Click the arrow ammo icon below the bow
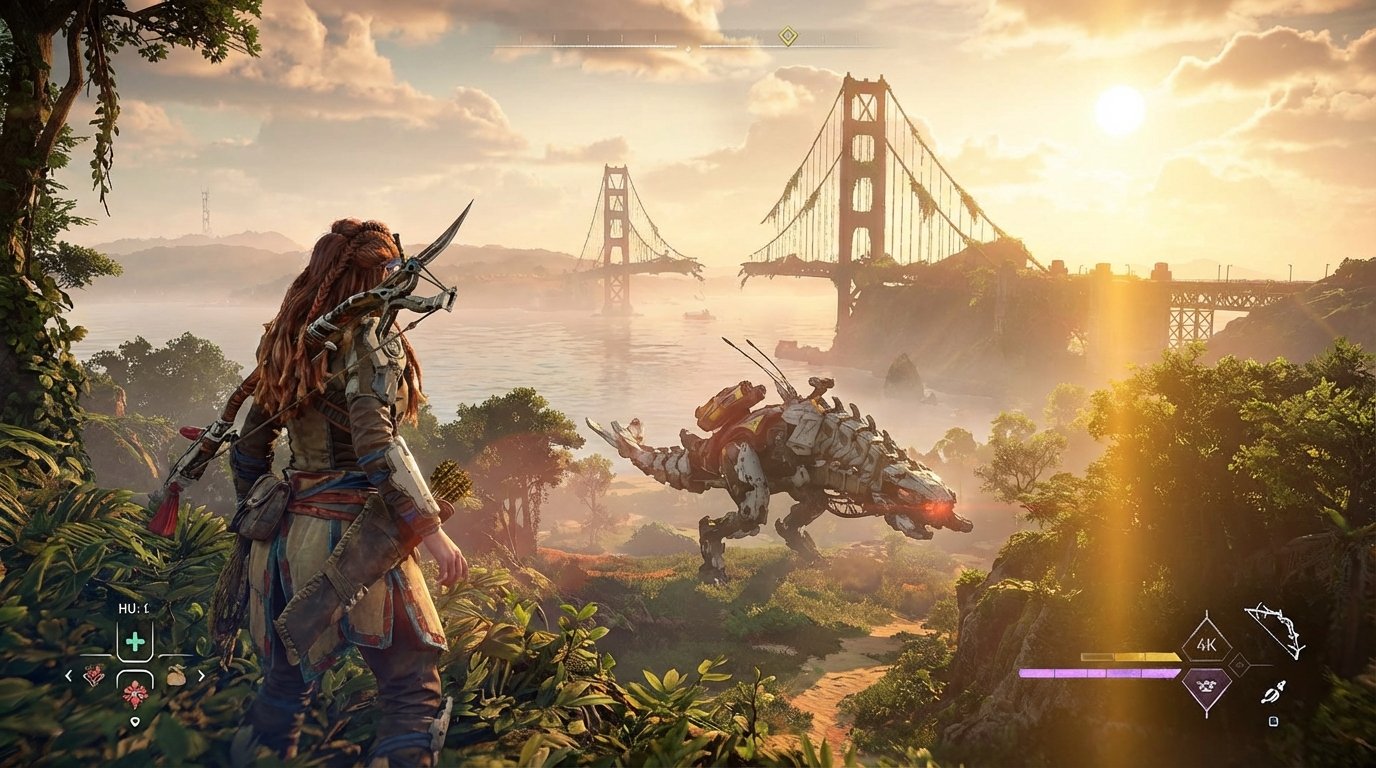This screenshot has width=1376, height=768. [x=1274, y=692]
